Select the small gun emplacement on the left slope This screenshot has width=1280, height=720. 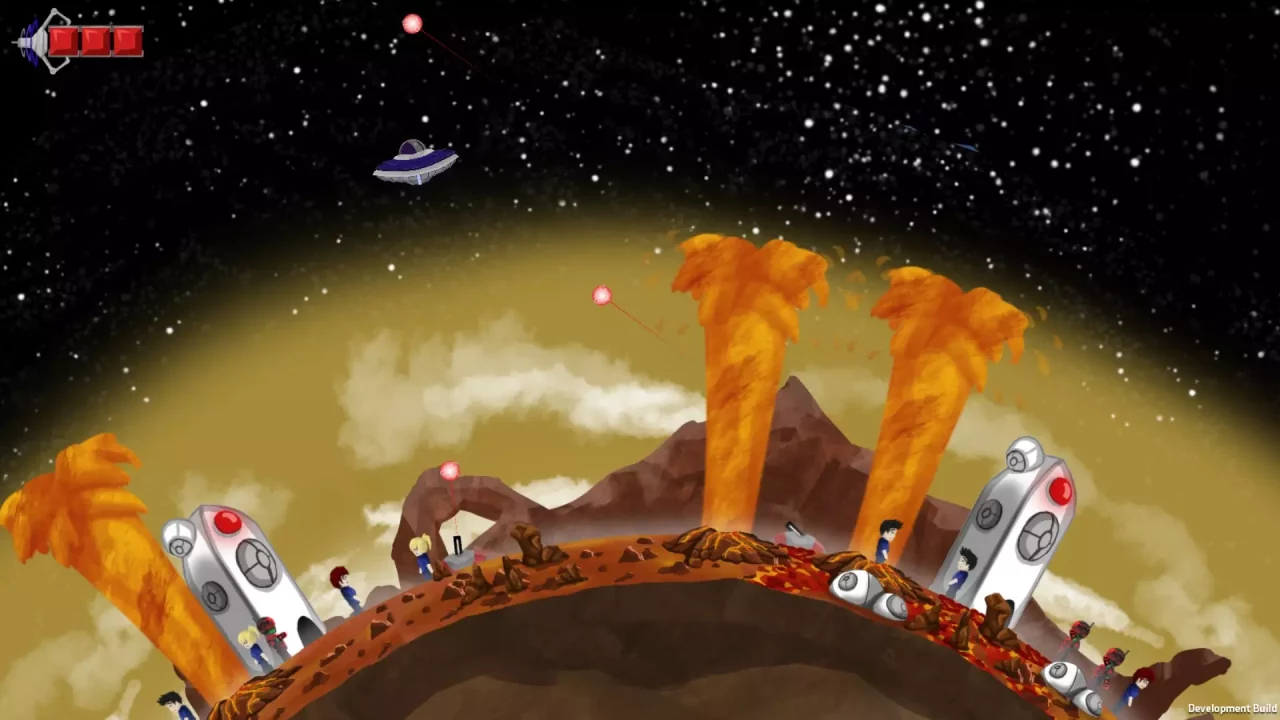tap(456, 545)
